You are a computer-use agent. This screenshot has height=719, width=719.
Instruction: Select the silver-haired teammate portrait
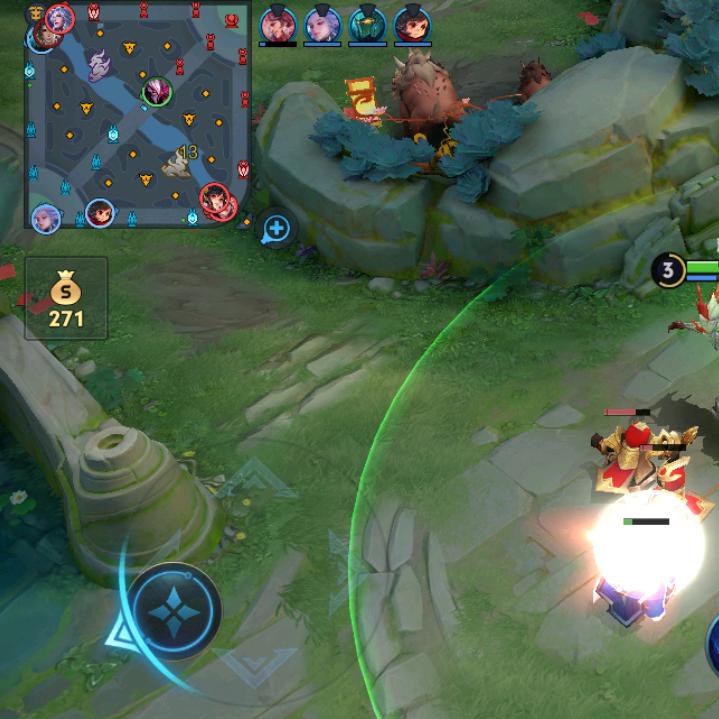click(x=322, y=24)
